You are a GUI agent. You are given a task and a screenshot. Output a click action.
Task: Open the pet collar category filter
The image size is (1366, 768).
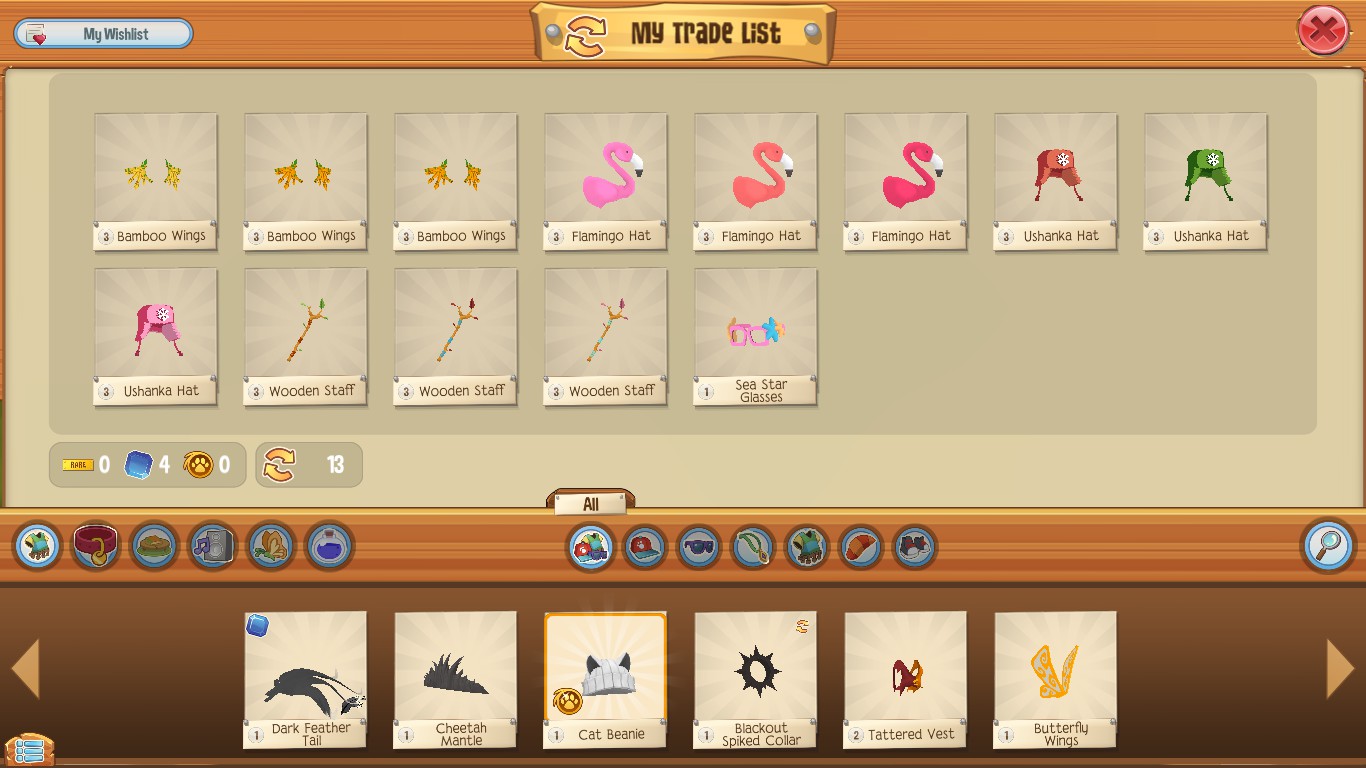click(94, 546)
